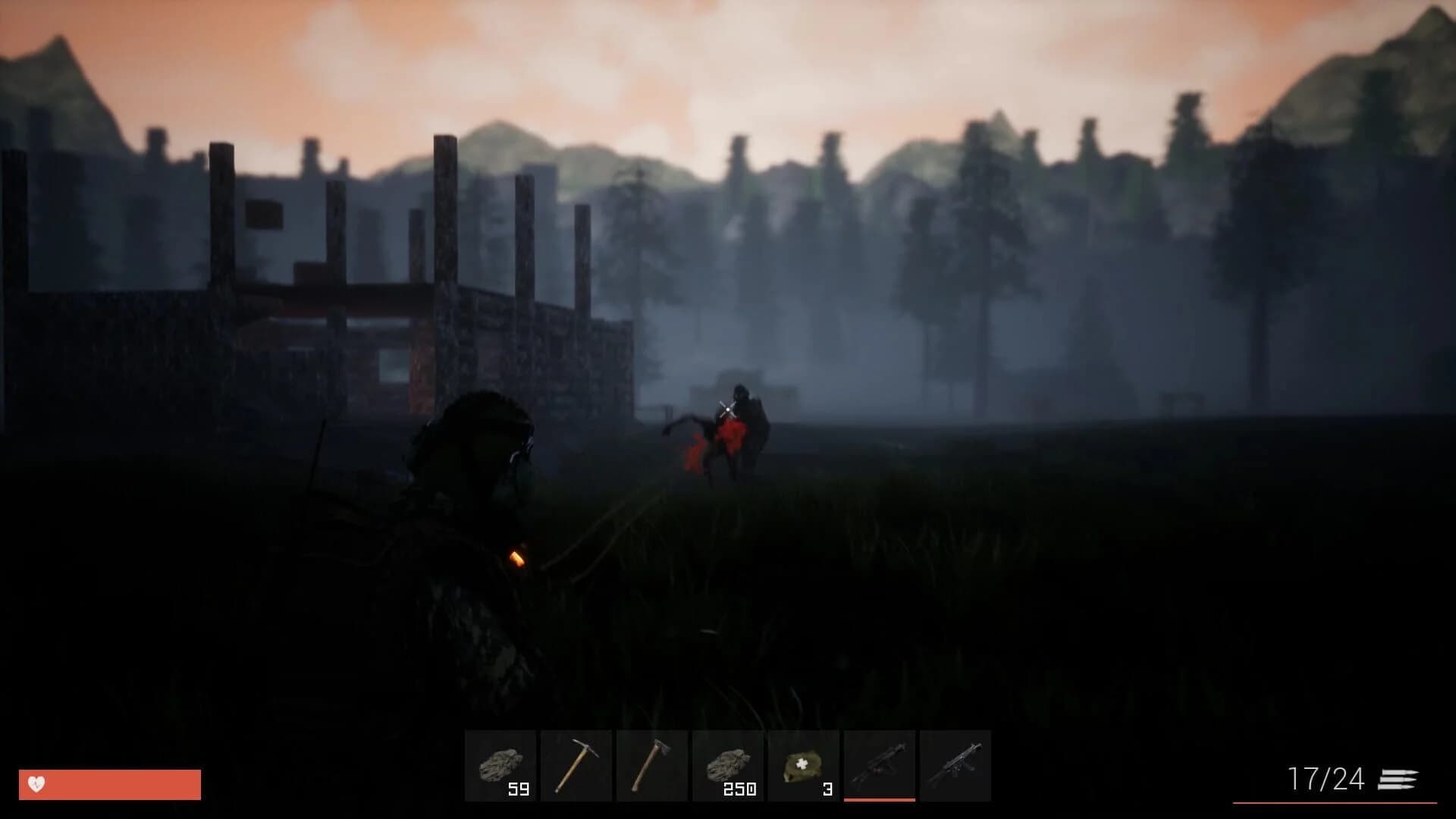The image size is (1456, 819).
Task: Click the 250 stack count label
Action: point(740,790)
